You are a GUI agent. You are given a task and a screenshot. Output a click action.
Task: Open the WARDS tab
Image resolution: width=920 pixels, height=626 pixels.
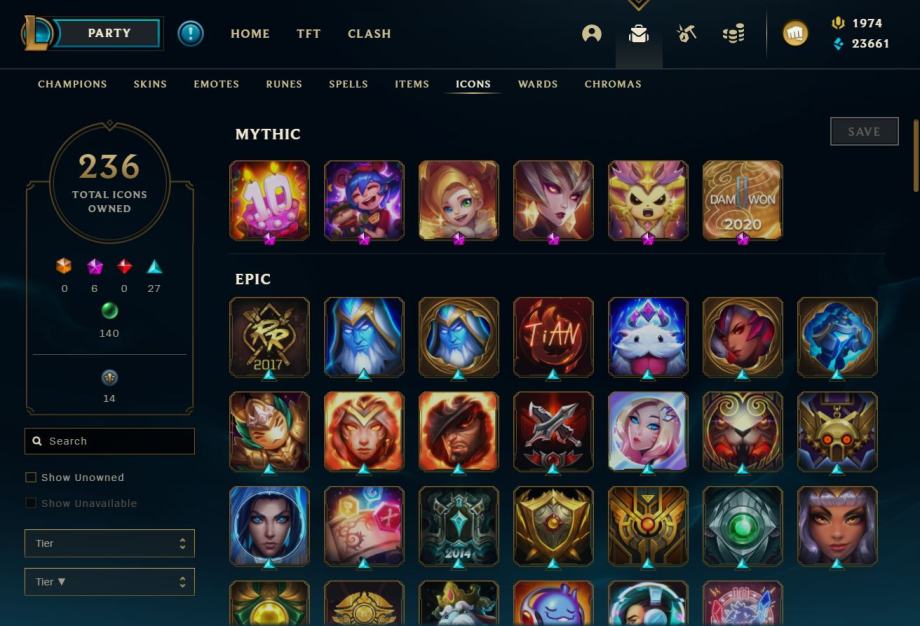pyautogui.click(x=537, y=84)
